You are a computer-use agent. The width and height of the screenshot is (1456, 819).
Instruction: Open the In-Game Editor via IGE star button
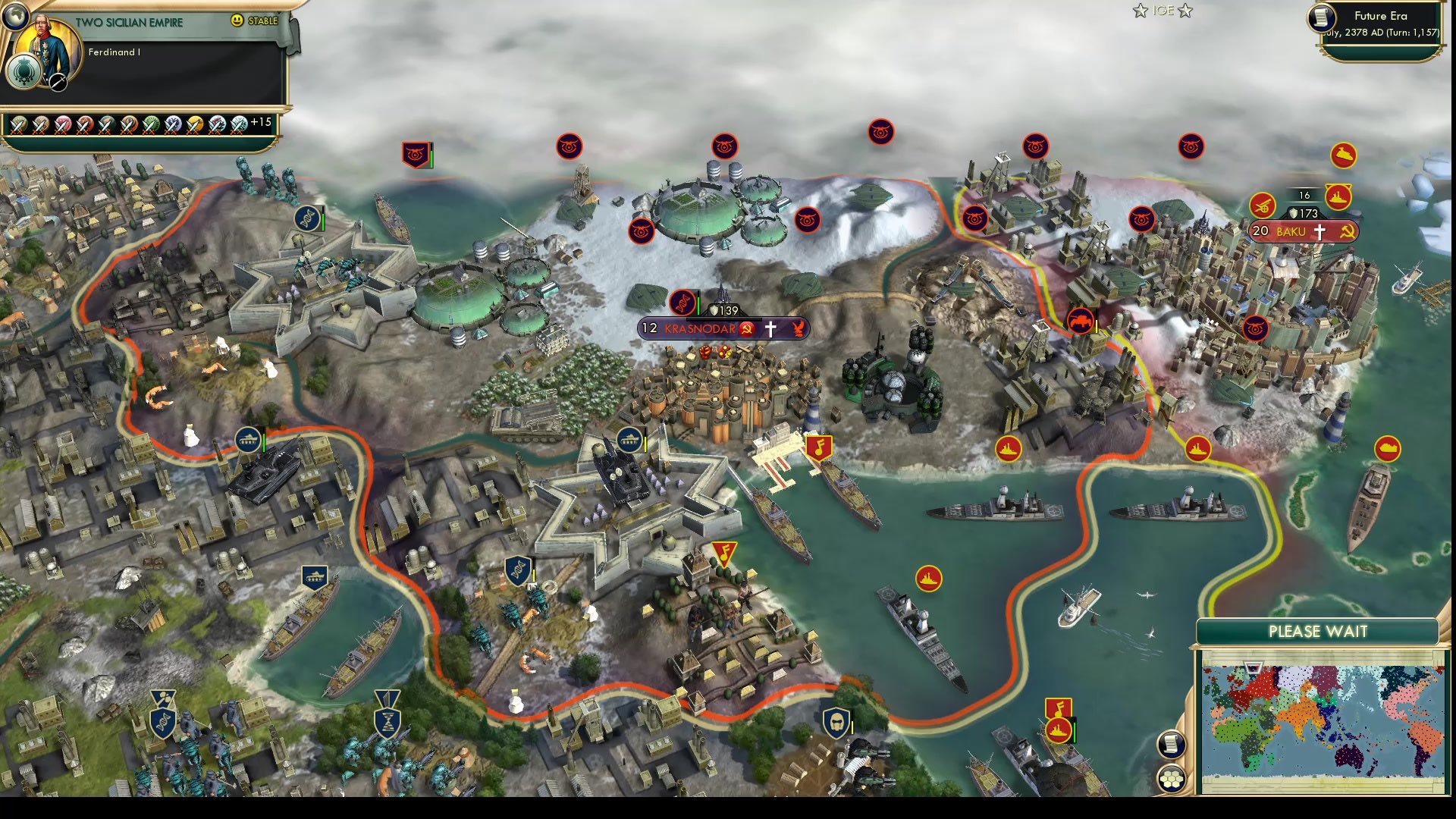point(1162,11)
